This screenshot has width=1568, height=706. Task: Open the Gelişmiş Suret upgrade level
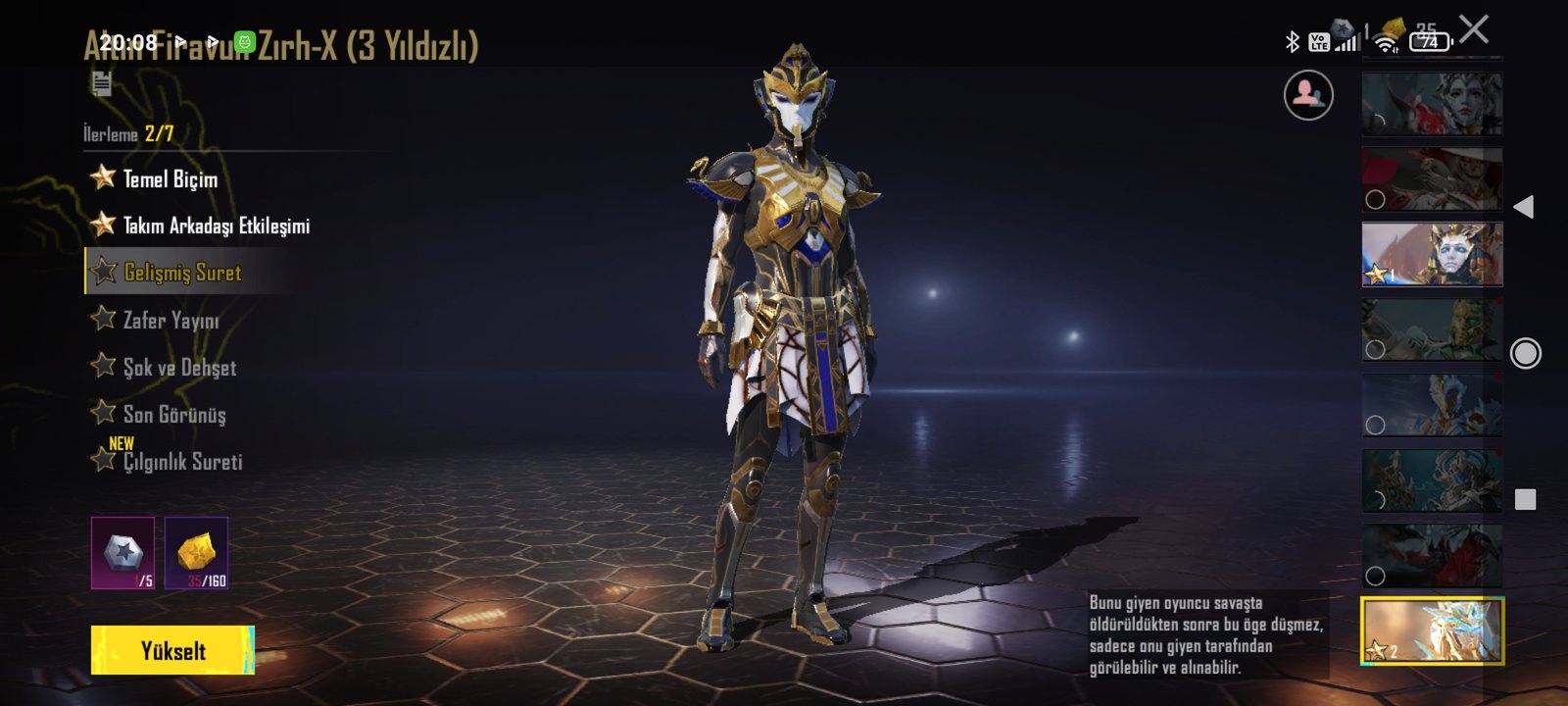click(182, 273)
